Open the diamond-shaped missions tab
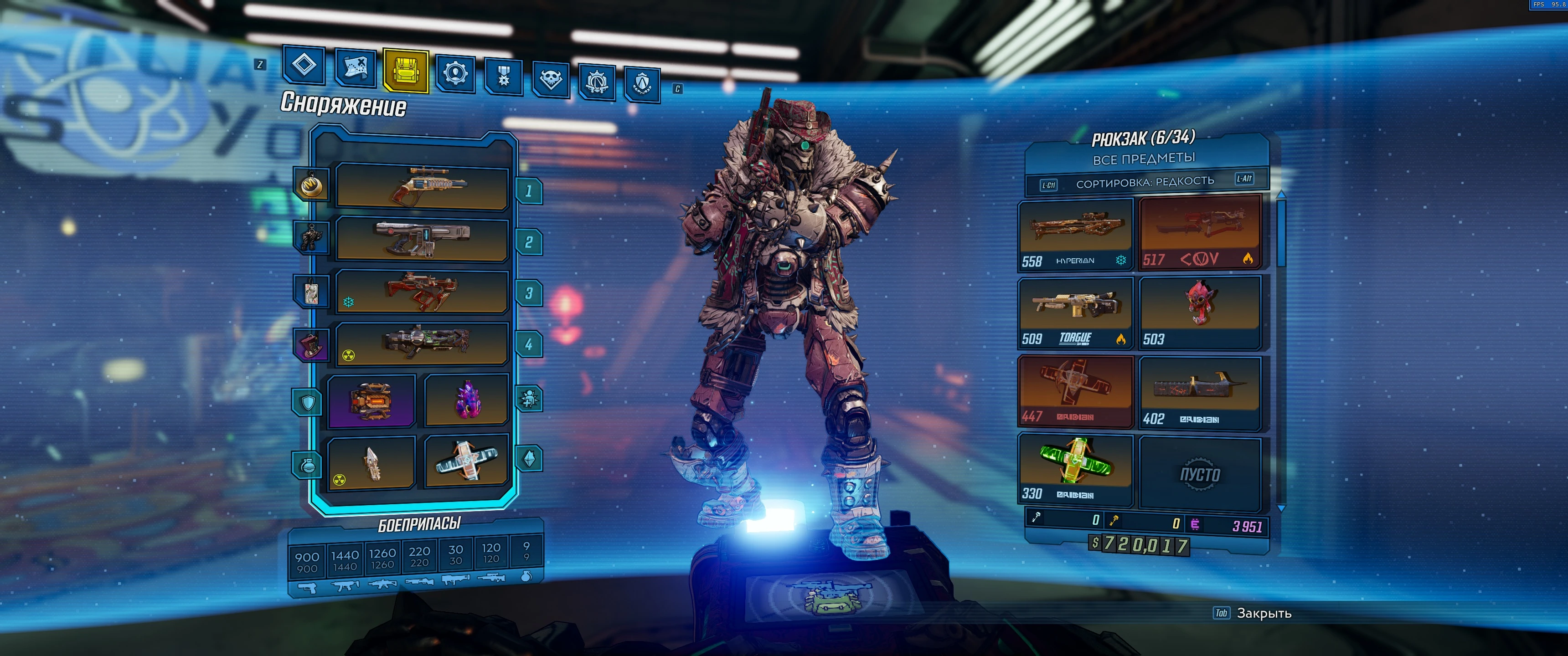This screenshot has width=1568, height=656. coord(304,65)
